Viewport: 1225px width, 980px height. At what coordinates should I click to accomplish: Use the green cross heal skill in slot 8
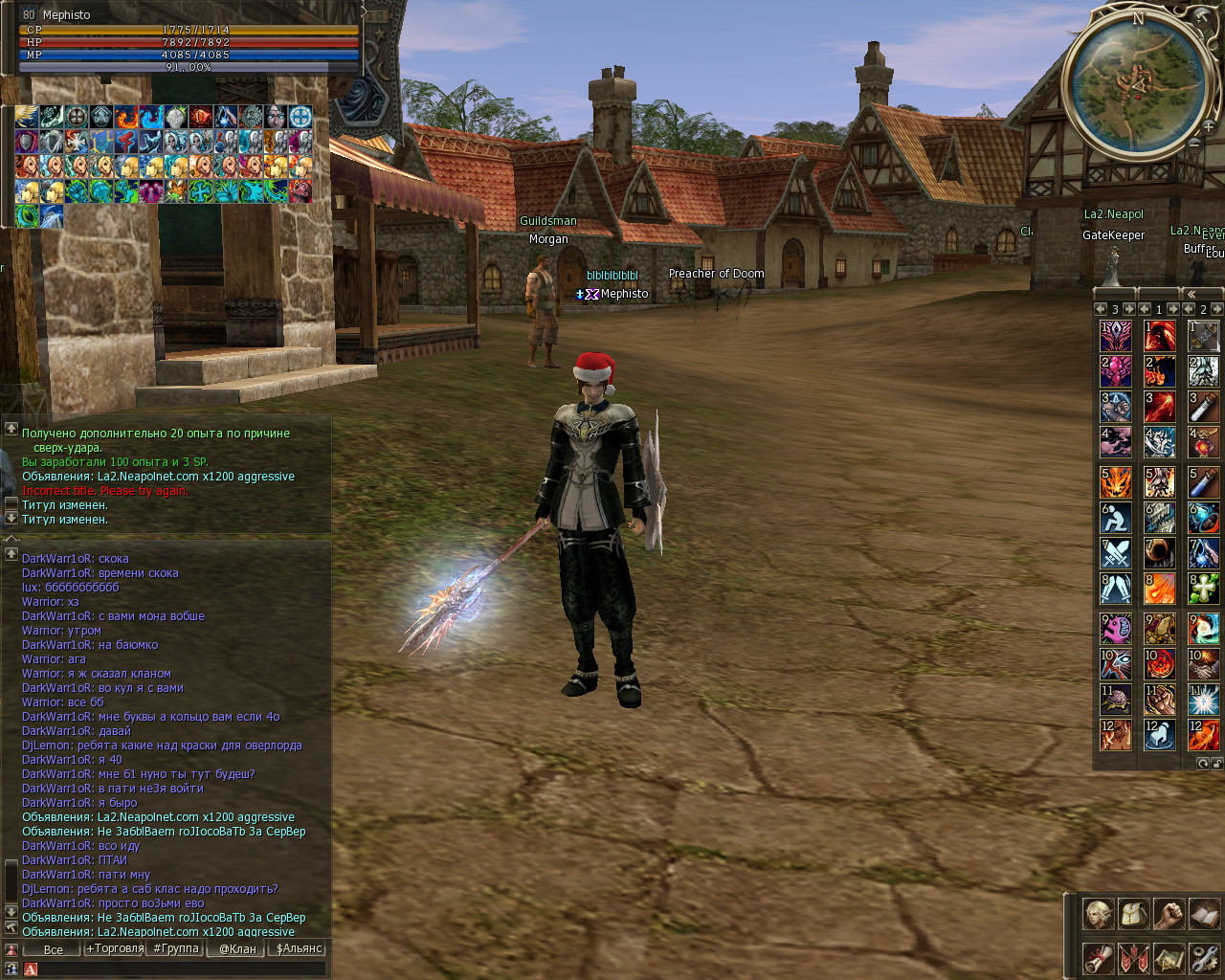[x=1203, y=588]
